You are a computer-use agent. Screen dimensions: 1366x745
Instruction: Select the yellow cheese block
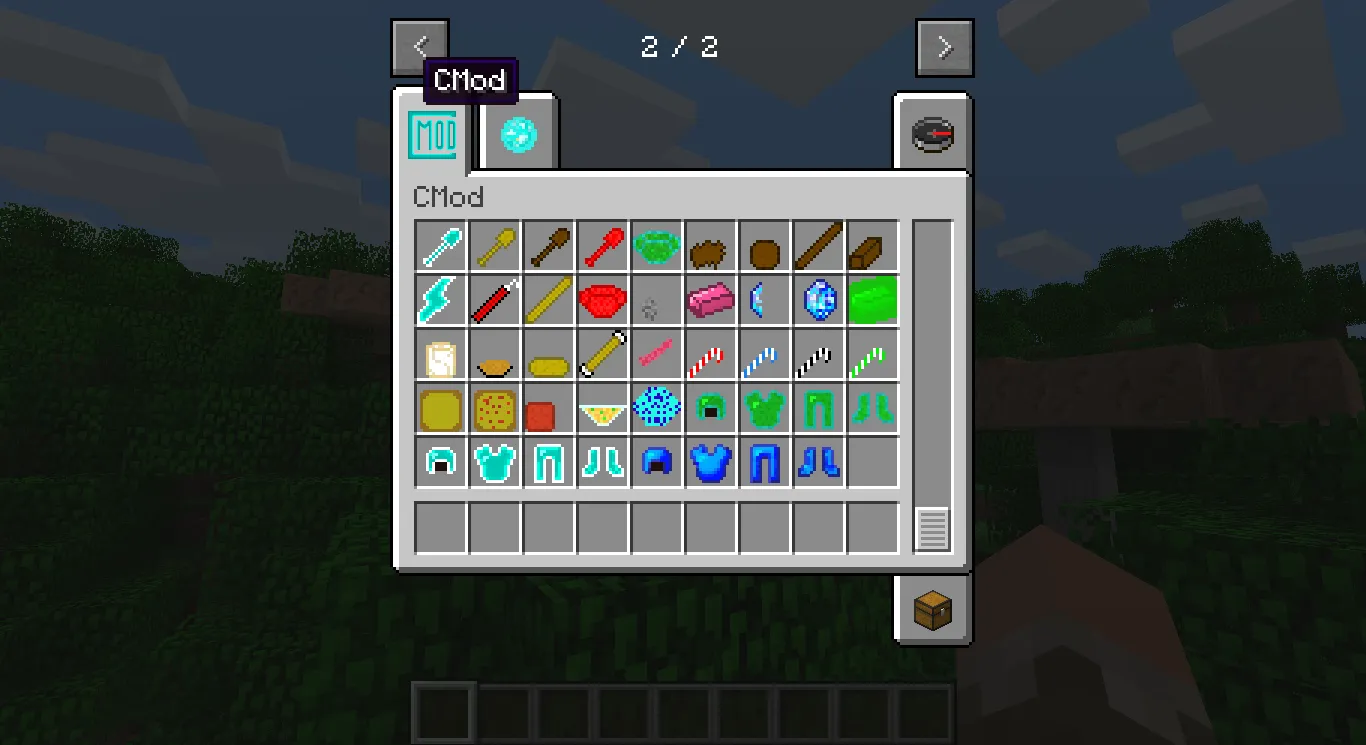pyautogui.click(x=440, y=408)
